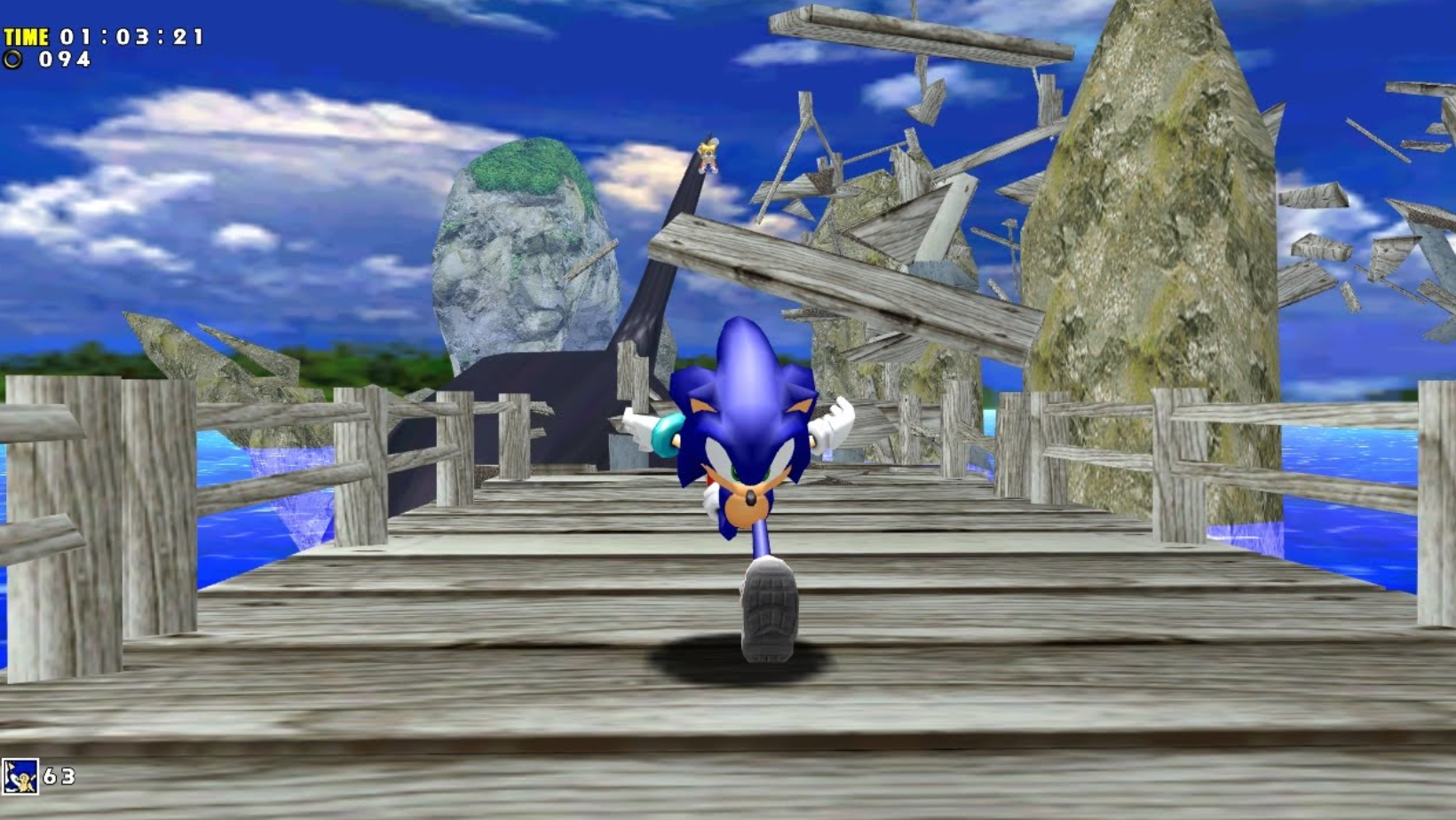Select the ring counter circle icon
The image size is (1456, 820).
(14, 60)
